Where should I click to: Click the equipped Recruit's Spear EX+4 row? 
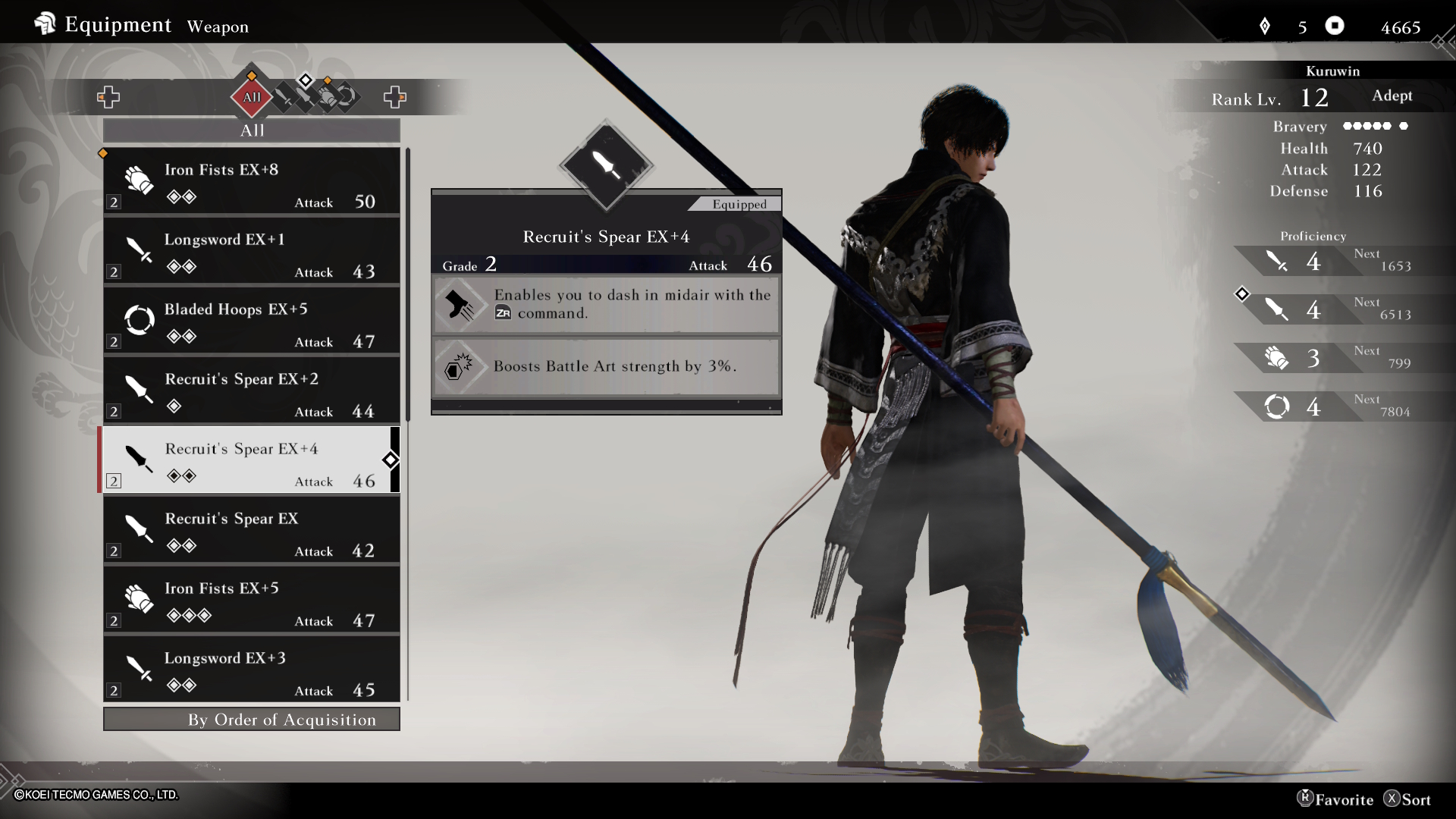click(x=251, y=461)
